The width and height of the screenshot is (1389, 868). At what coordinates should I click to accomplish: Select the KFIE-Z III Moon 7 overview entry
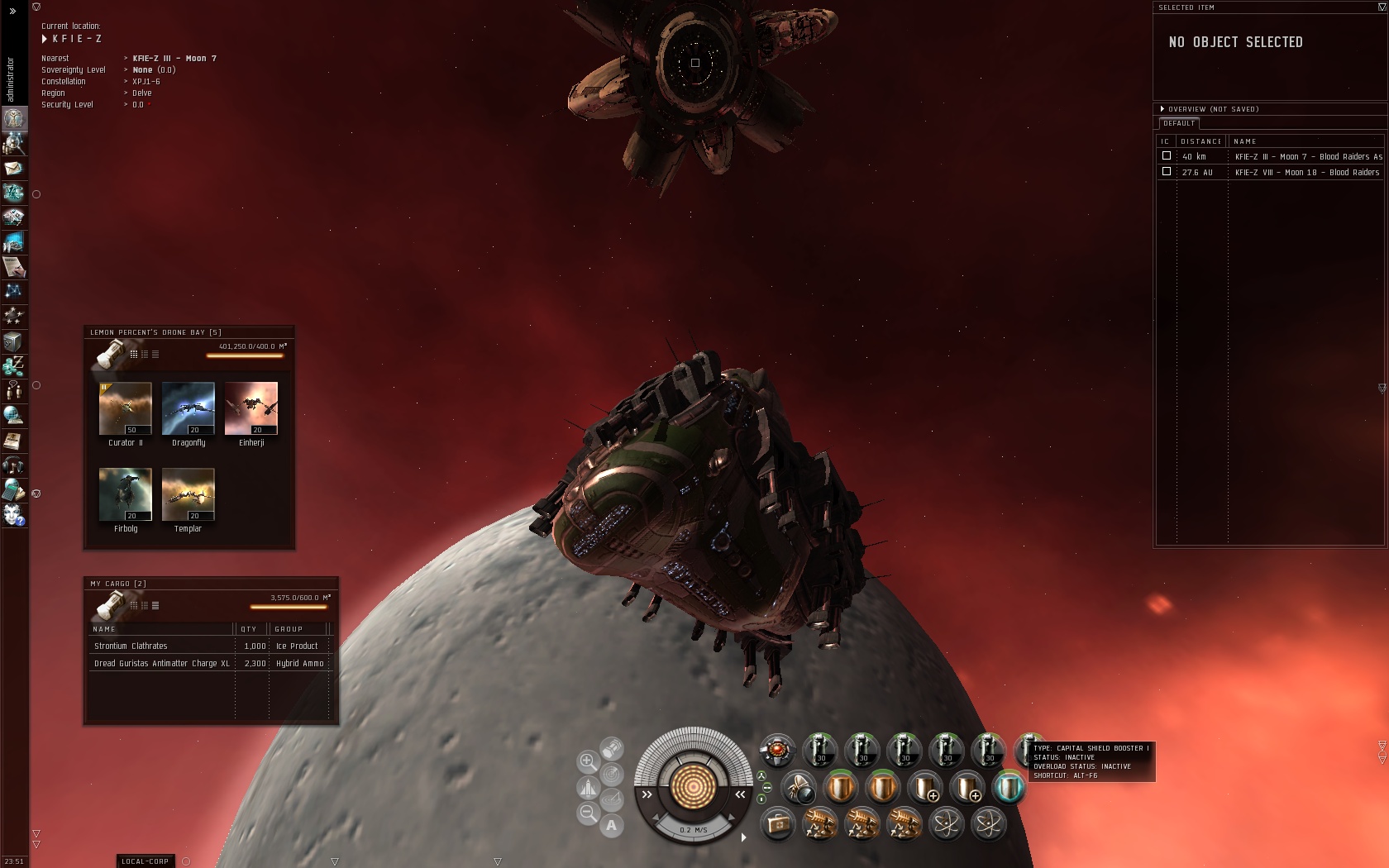coord(1306,157)
